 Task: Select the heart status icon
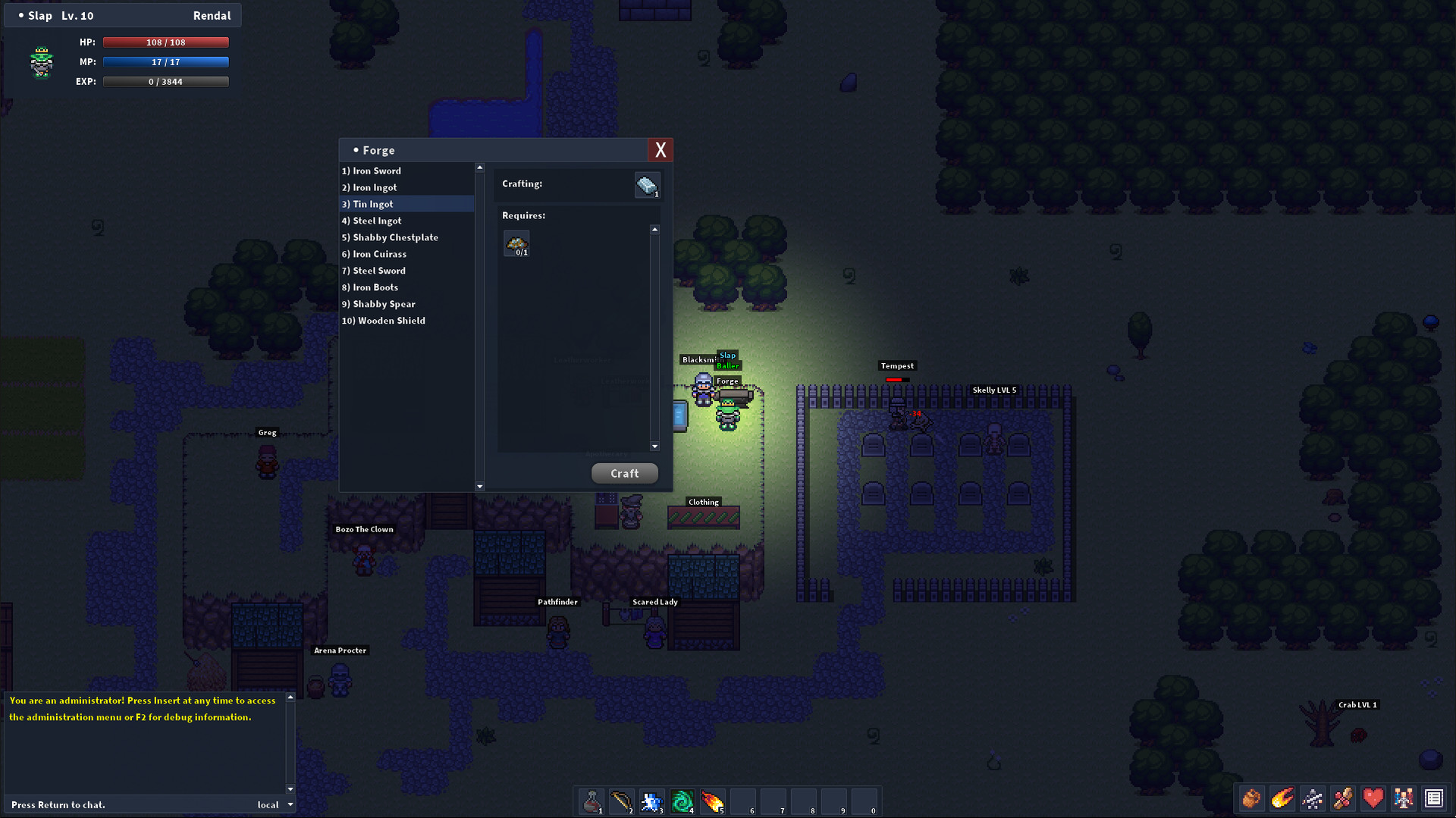(x=1373, y=798)
